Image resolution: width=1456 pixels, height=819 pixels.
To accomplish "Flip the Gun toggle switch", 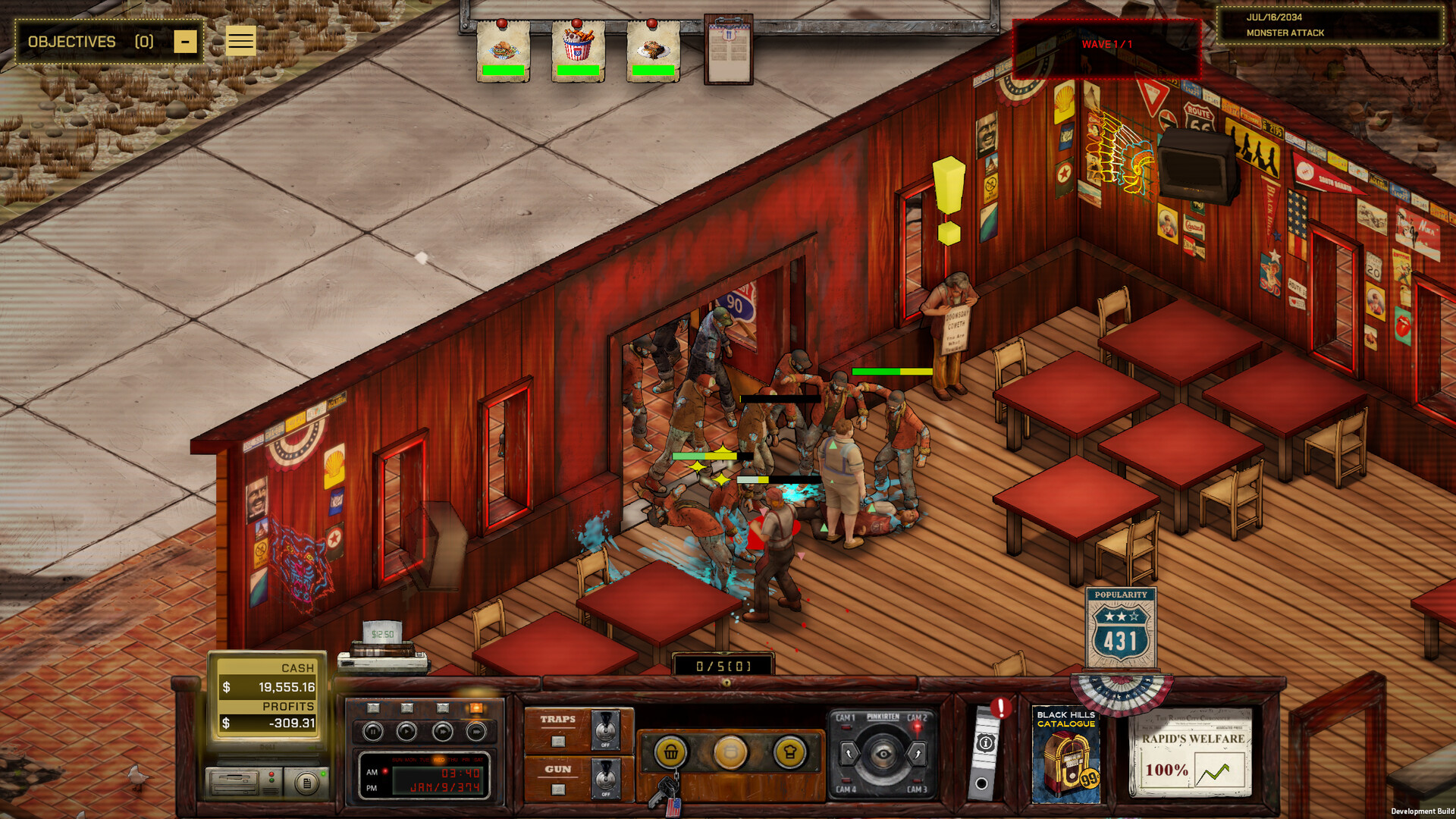I will [x=605, y=779].
